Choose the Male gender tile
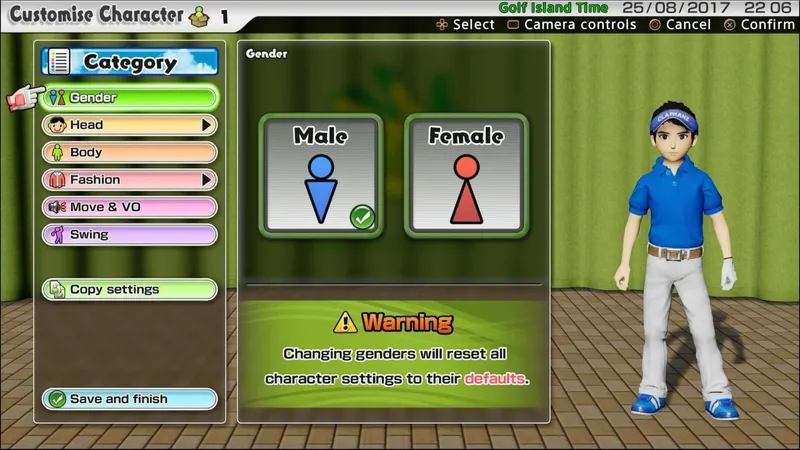800x450 pixels. click(320, 176)
